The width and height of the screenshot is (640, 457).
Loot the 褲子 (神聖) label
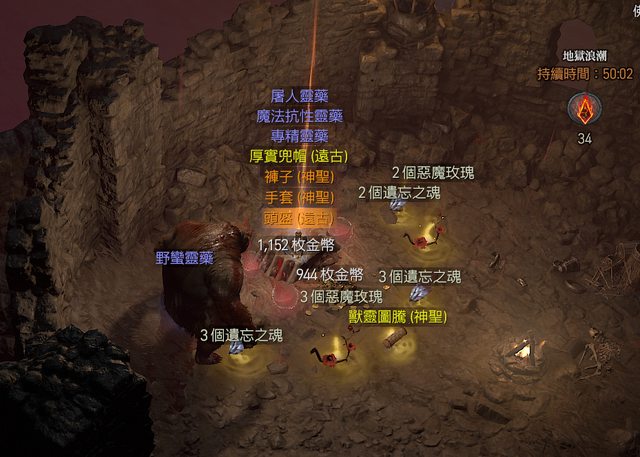click(299, 175)
